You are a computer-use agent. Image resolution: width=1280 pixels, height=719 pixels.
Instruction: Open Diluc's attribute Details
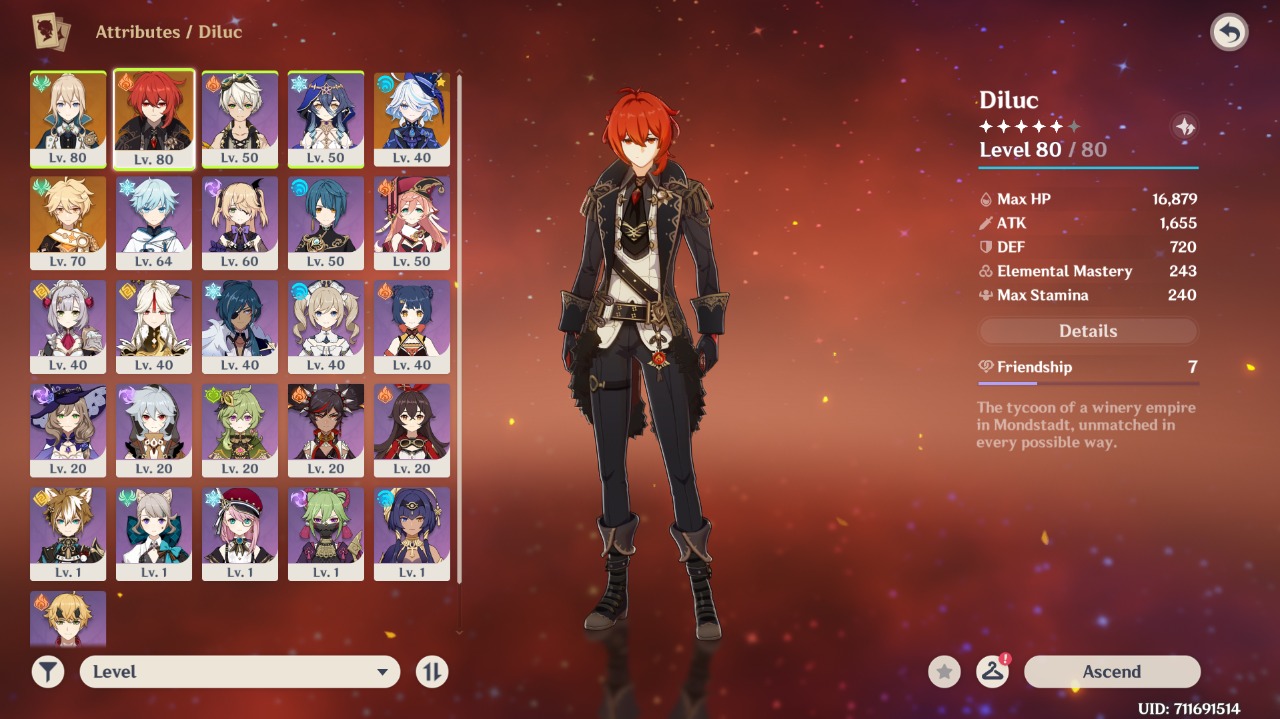[1088, 331]
